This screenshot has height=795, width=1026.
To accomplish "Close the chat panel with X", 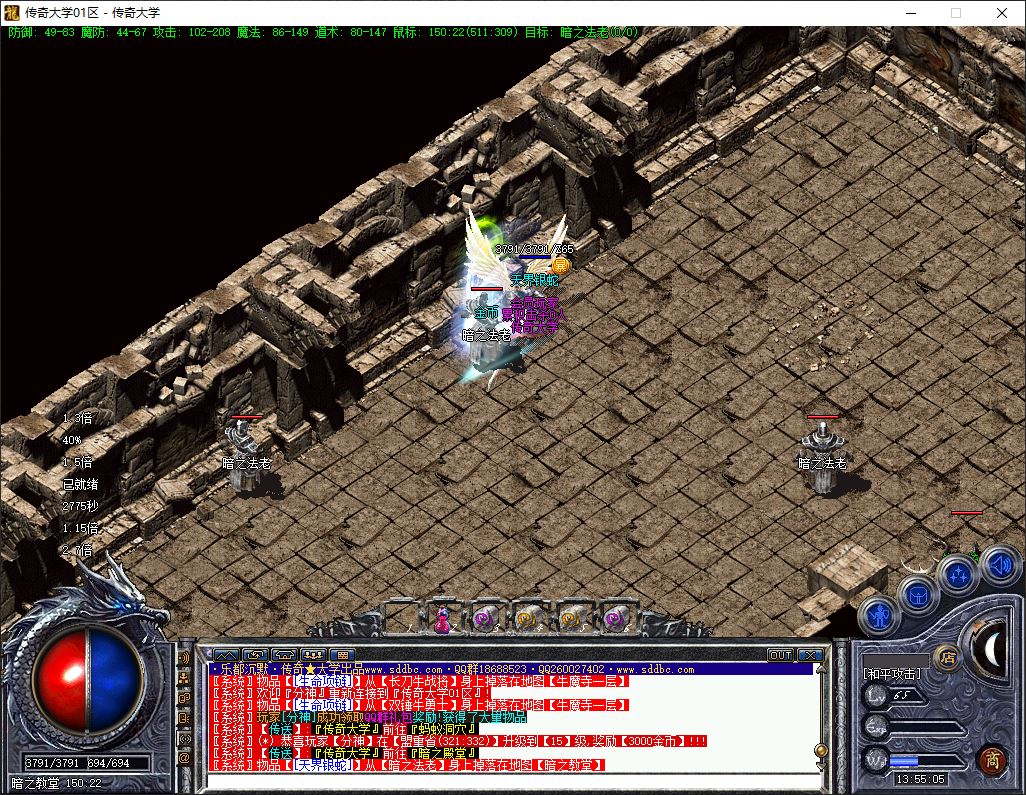I will pyautogui.click(x=810, y=655).
